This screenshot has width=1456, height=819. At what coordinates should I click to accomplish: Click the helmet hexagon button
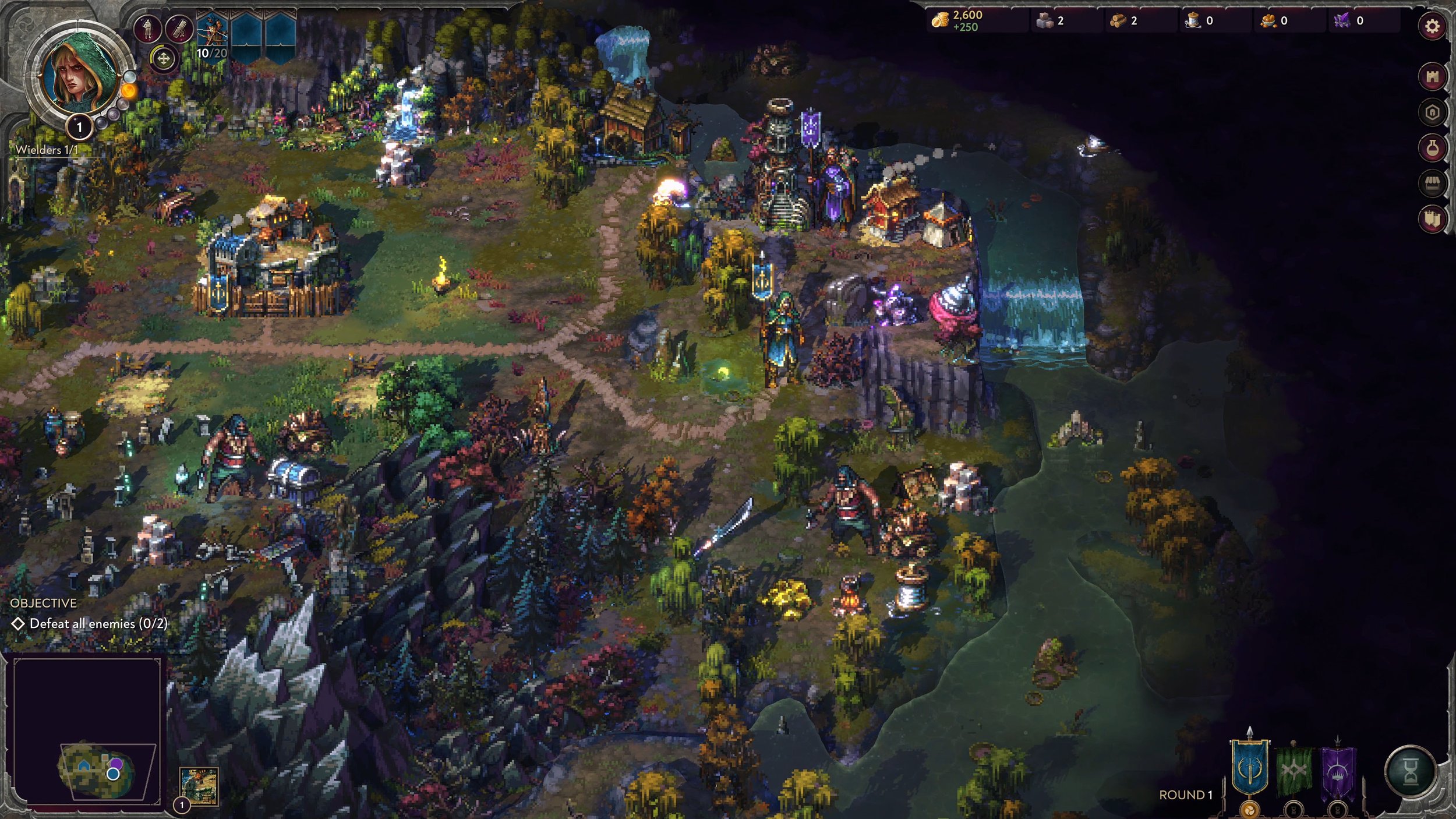coord(1432,112)
